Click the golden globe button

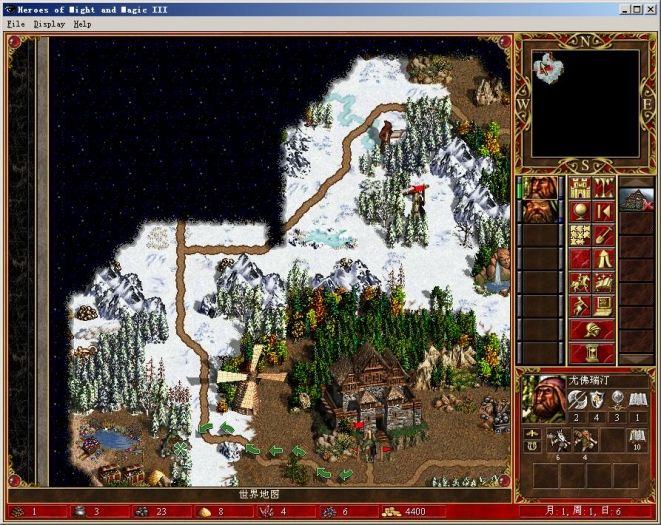tap(580, 211)
